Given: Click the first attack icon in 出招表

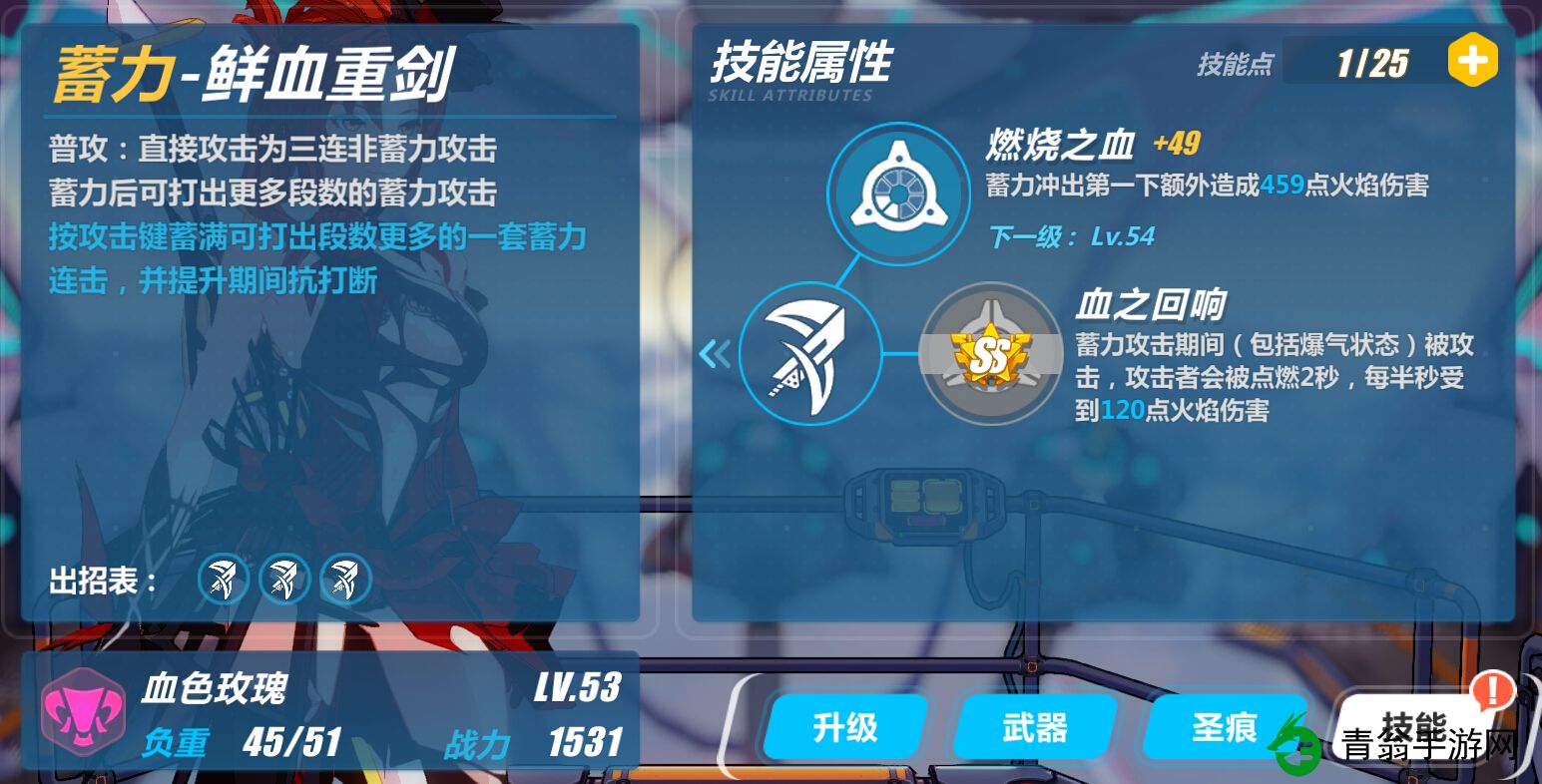Looking at the screenshot, I should click(223, 579).
